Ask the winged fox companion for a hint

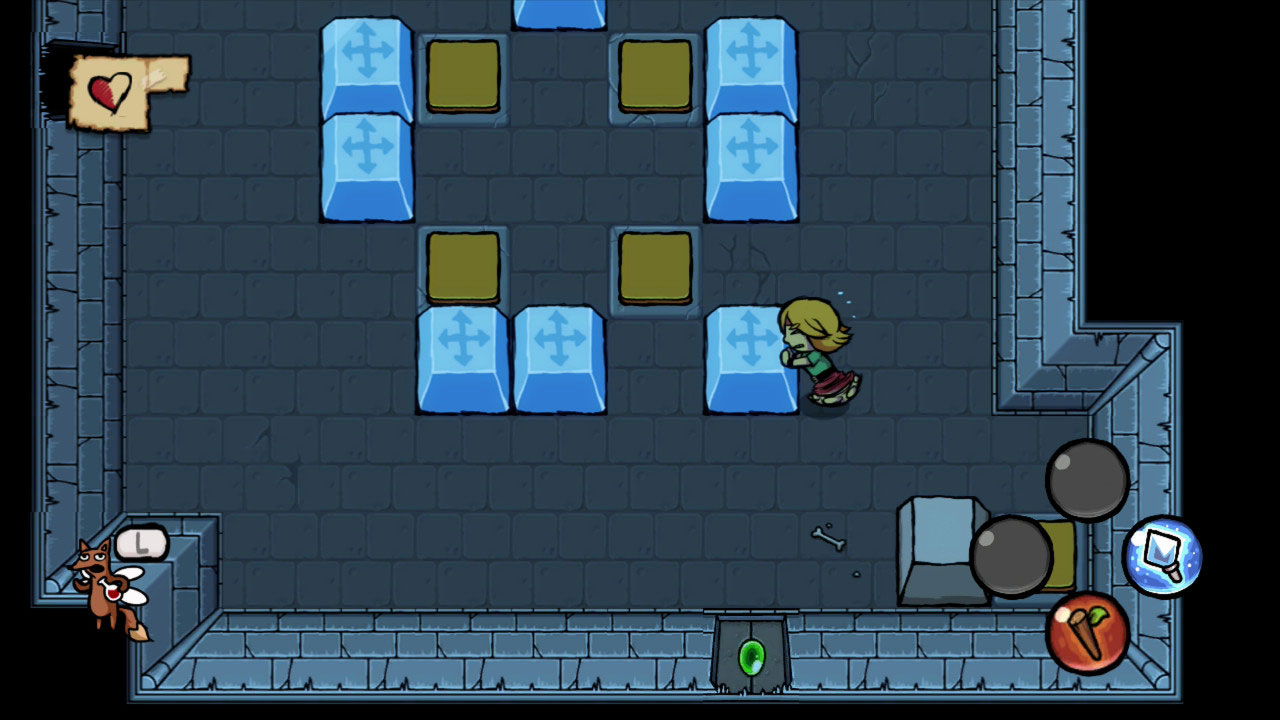click(x=109, y=587)
